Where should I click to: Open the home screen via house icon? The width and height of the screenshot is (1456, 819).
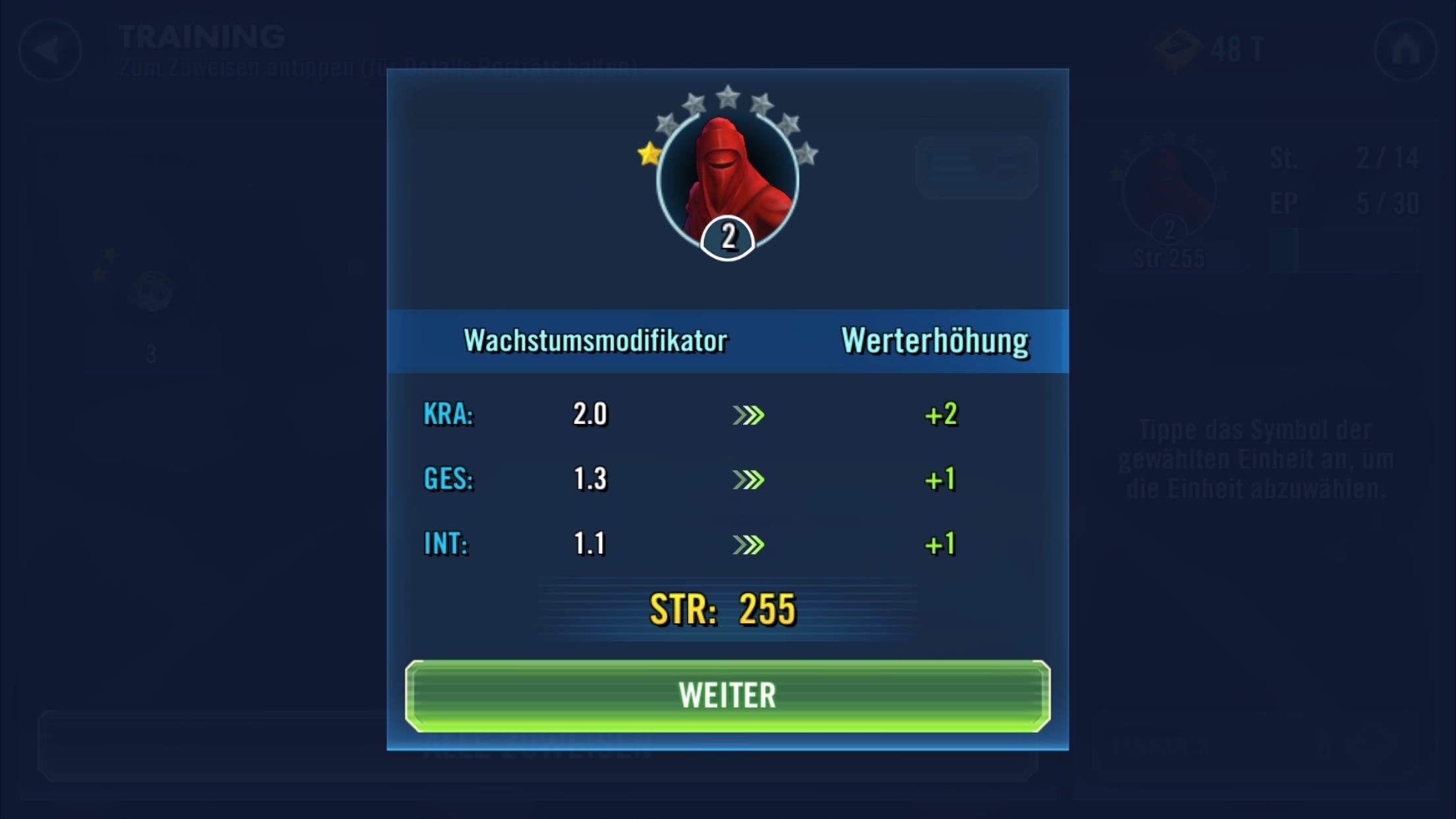click(1405, 50)
